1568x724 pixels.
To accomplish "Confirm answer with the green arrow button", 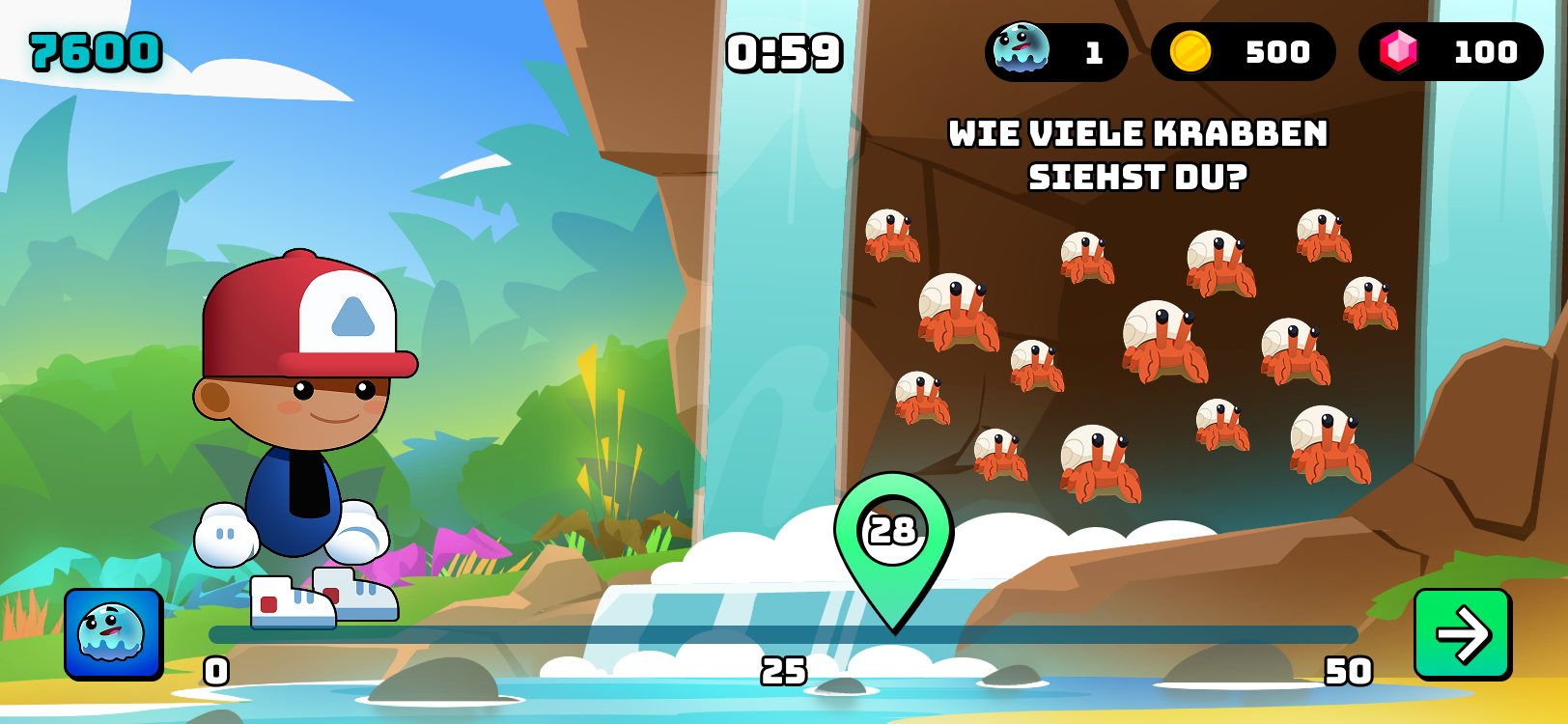I will 1462,634.
